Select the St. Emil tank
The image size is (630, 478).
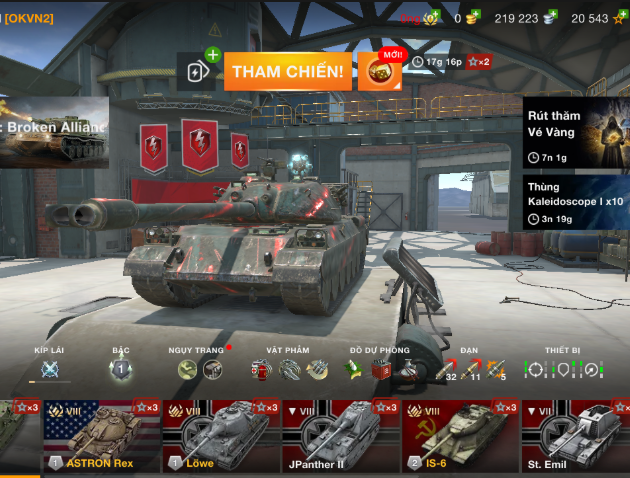[576, 436]
